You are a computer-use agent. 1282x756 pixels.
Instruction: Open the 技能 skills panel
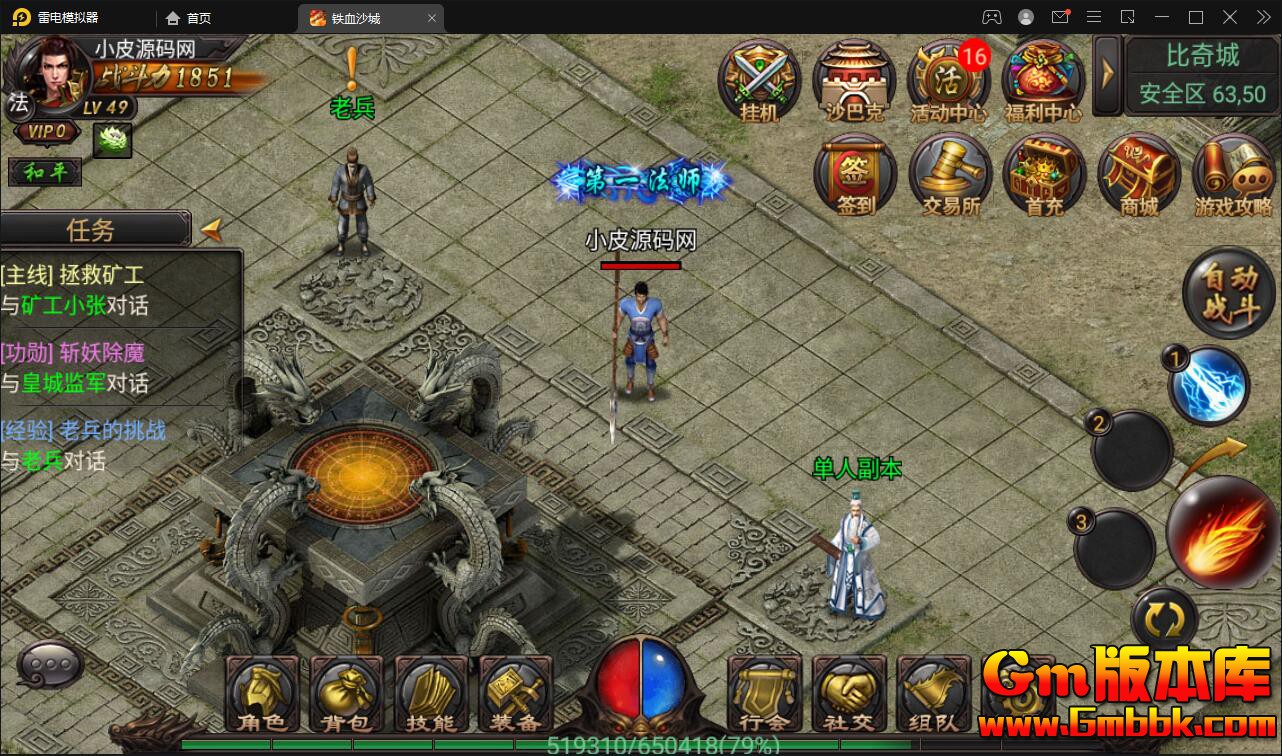pyautogui.click(x=431, y=695)
